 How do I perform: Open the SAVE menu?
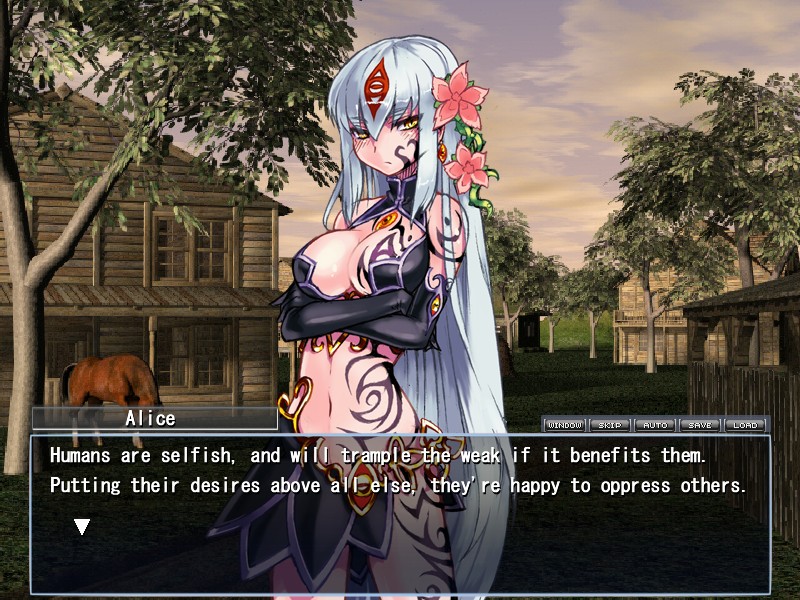click(700, 425)
